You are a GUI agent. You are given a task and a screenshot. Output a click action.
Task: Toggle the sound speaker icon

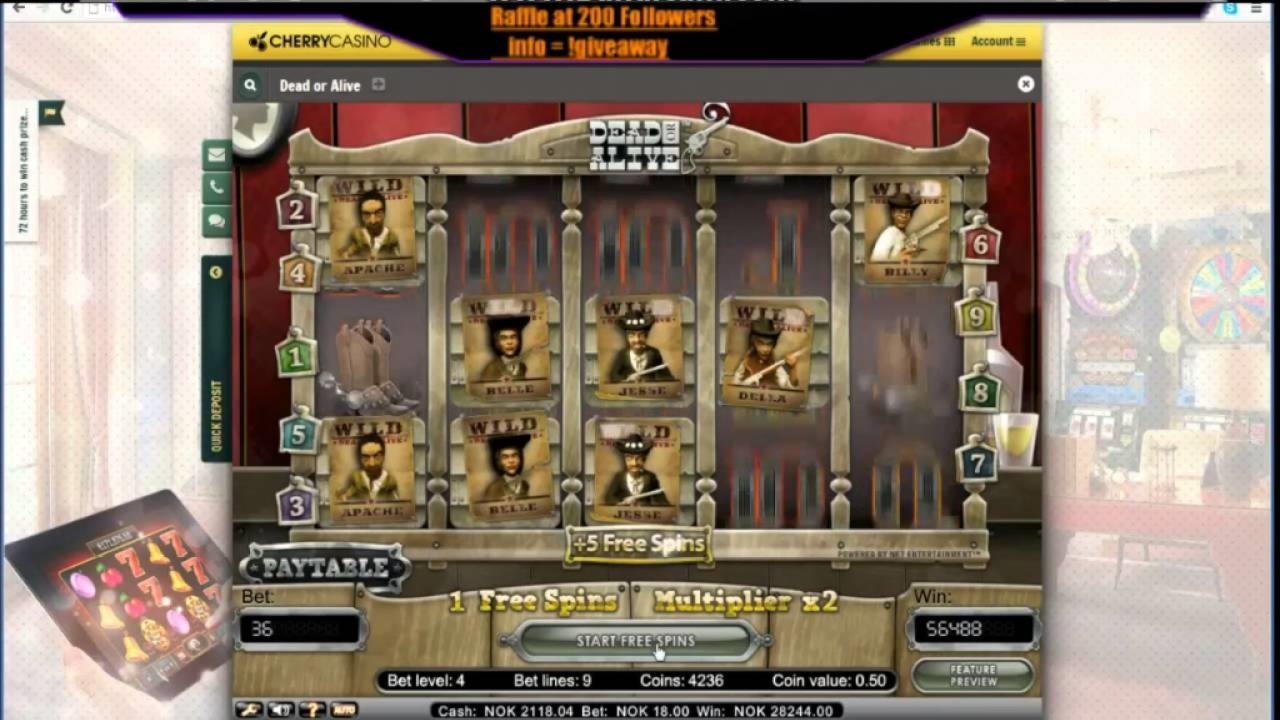[x=280, y=710]
